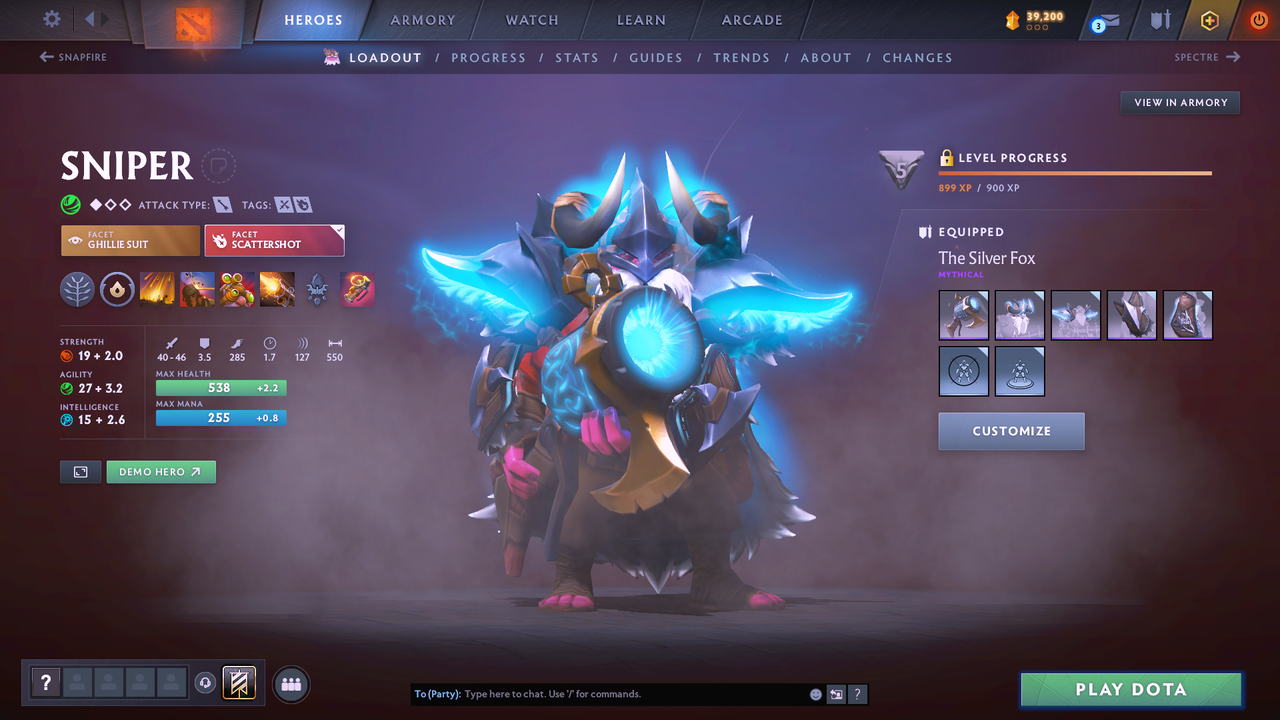Click the VIEW IN ARMORY button
This screenshot has height=720, width=1280.
(1179, 102)
